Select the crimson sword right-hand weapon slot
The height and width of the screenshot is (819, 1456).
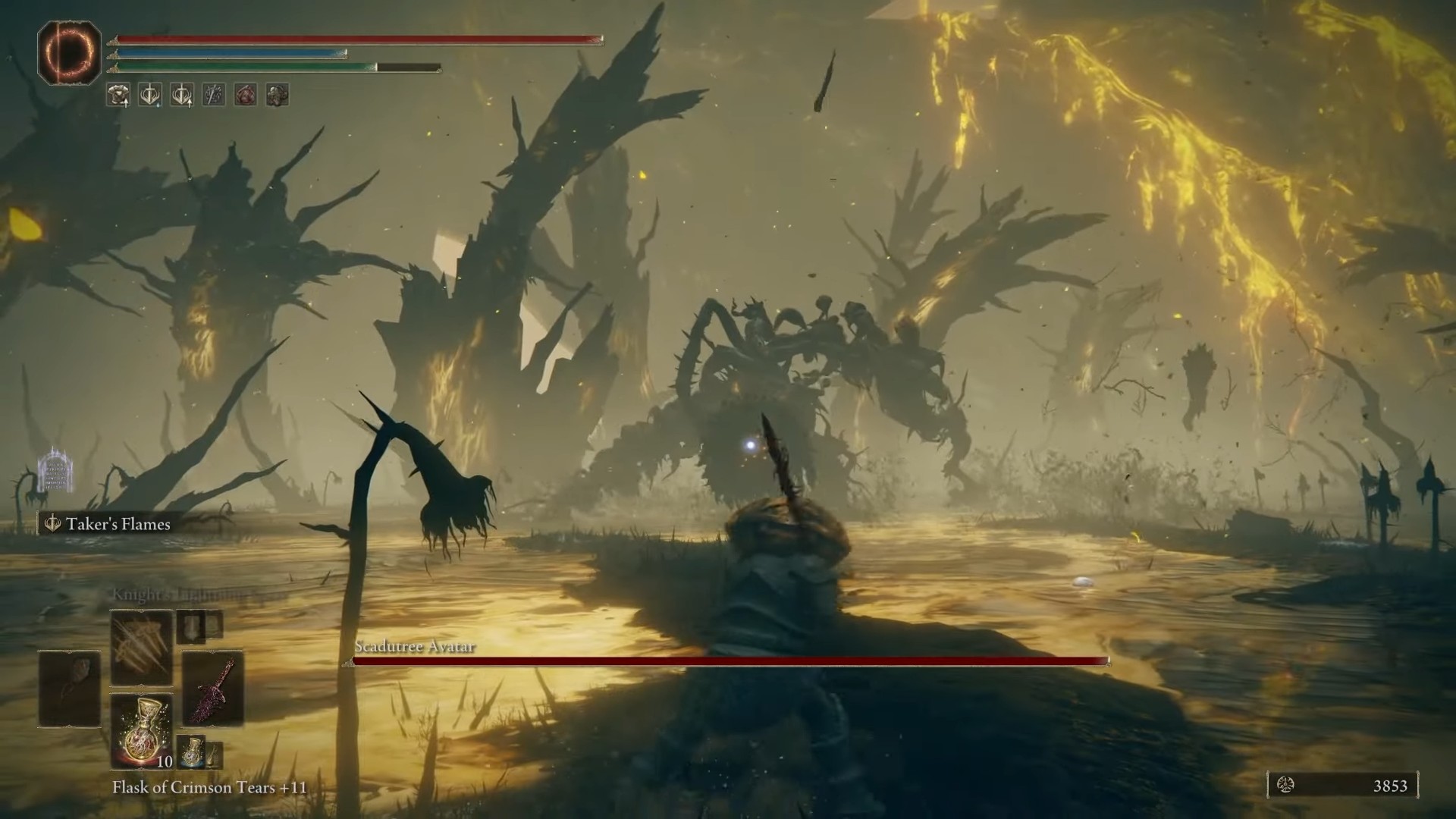[x=213, y=689]
